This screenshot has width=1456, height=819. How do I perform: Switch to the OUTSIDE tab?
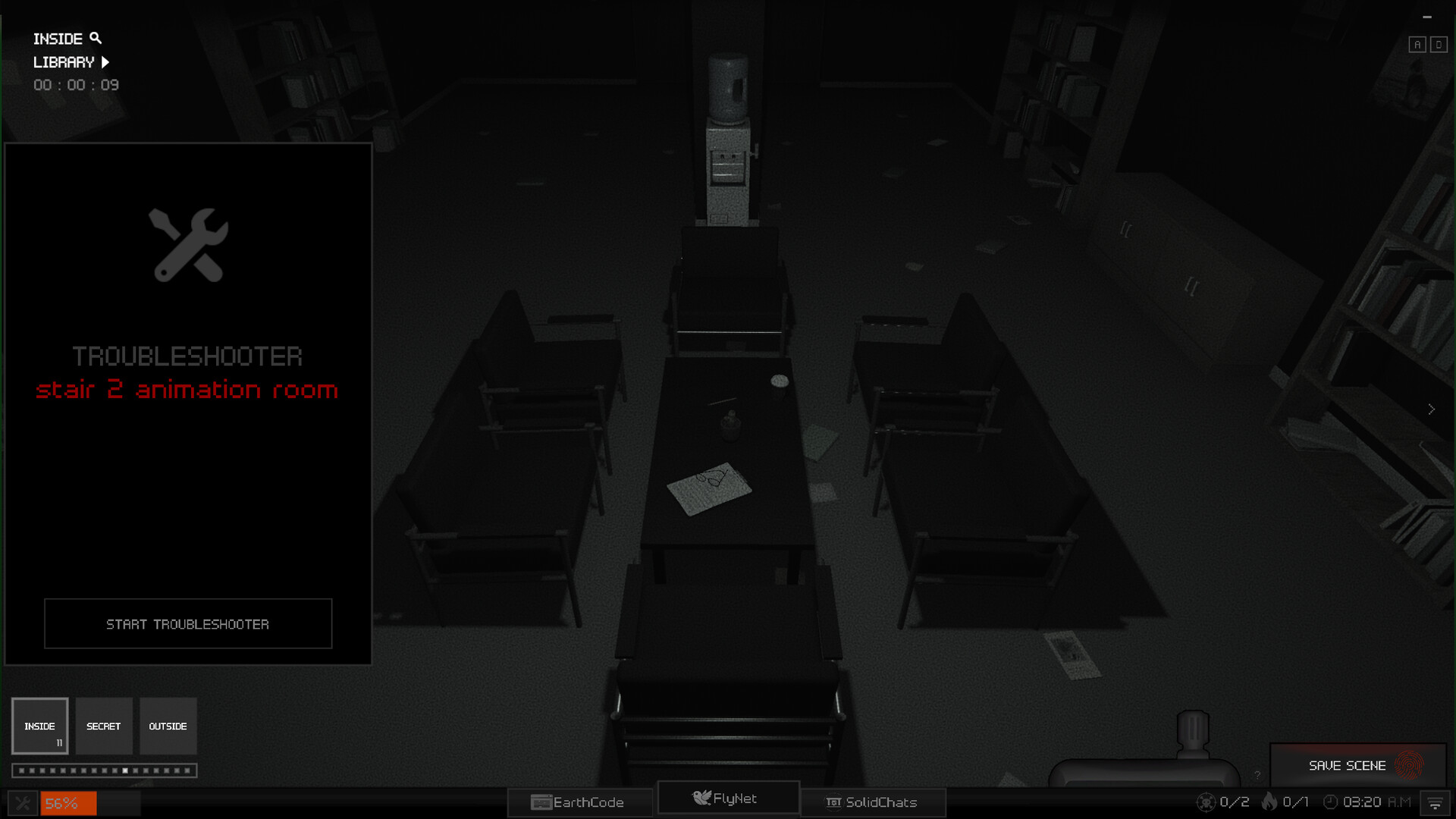[x=168, y=726]
